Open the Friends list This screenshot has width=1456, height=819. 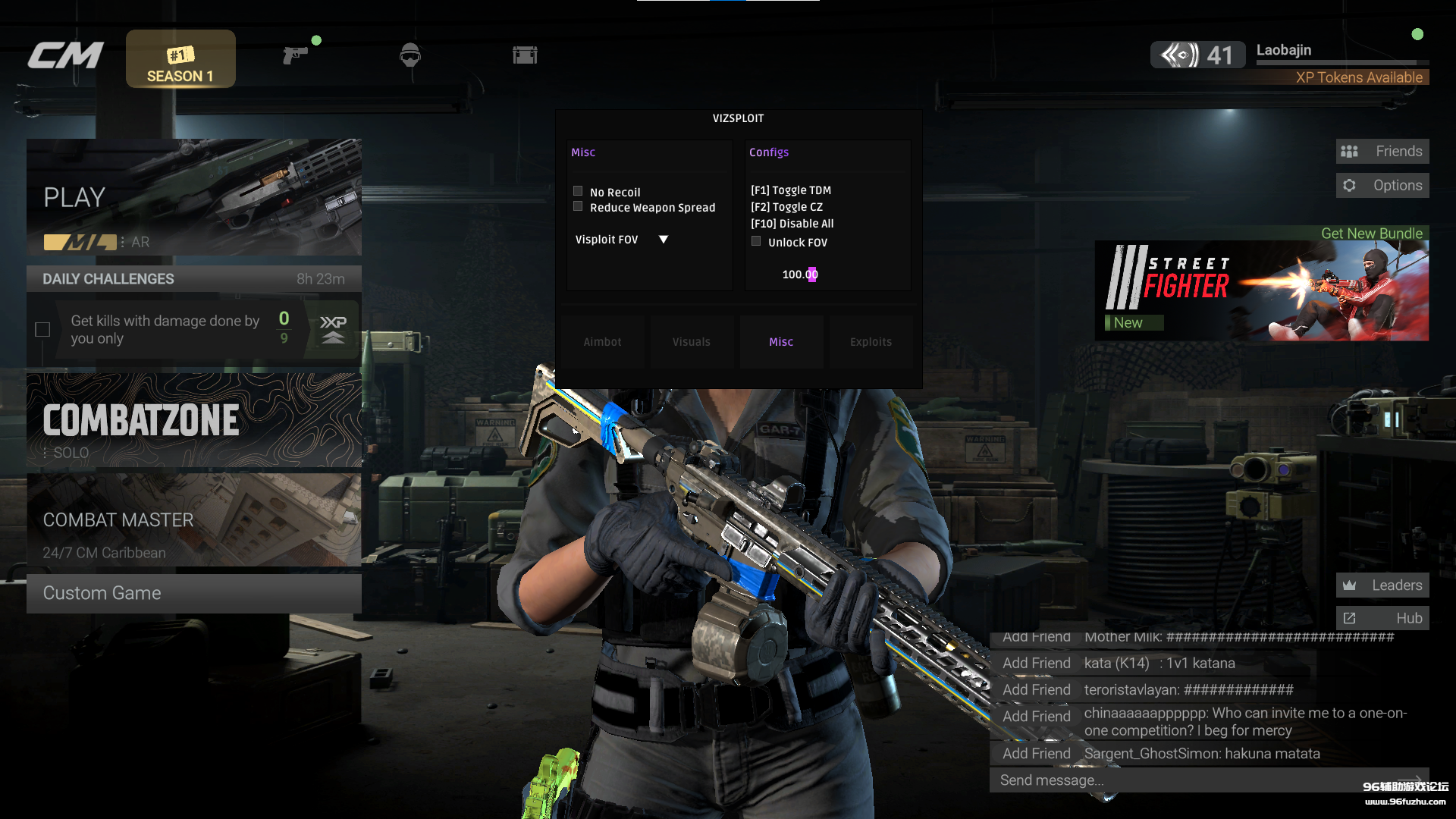click(x=1382, y=151)
